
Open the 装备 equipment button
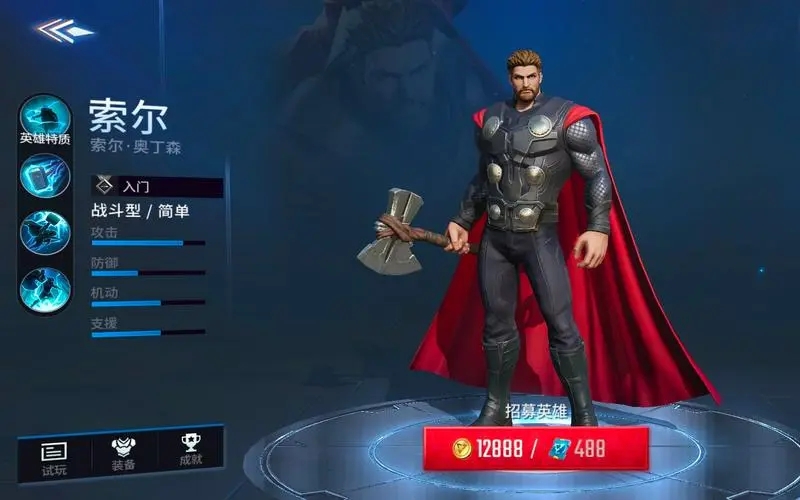[123, 455]
